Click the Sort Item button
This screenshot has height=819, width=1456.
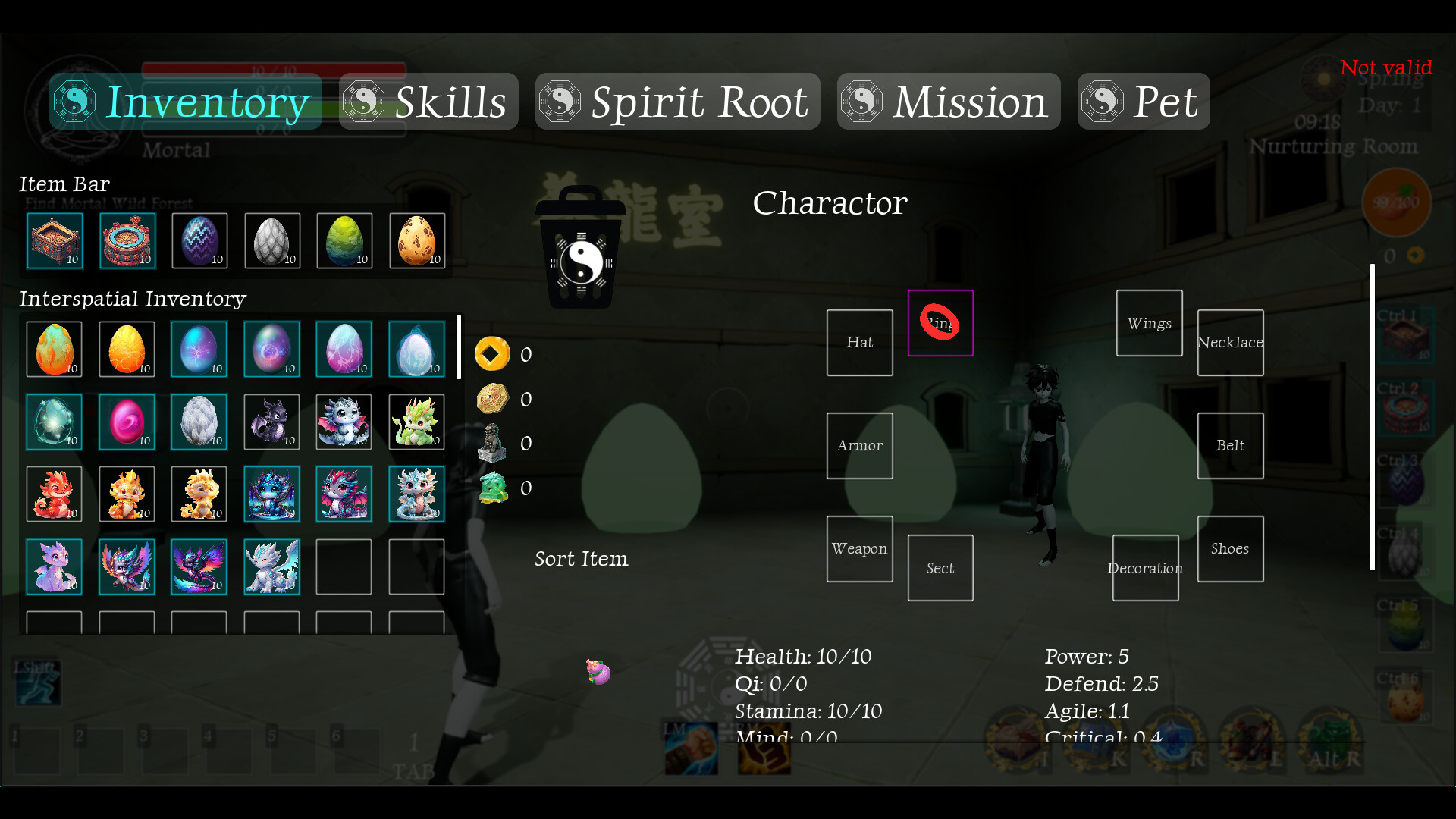point(581,559)
